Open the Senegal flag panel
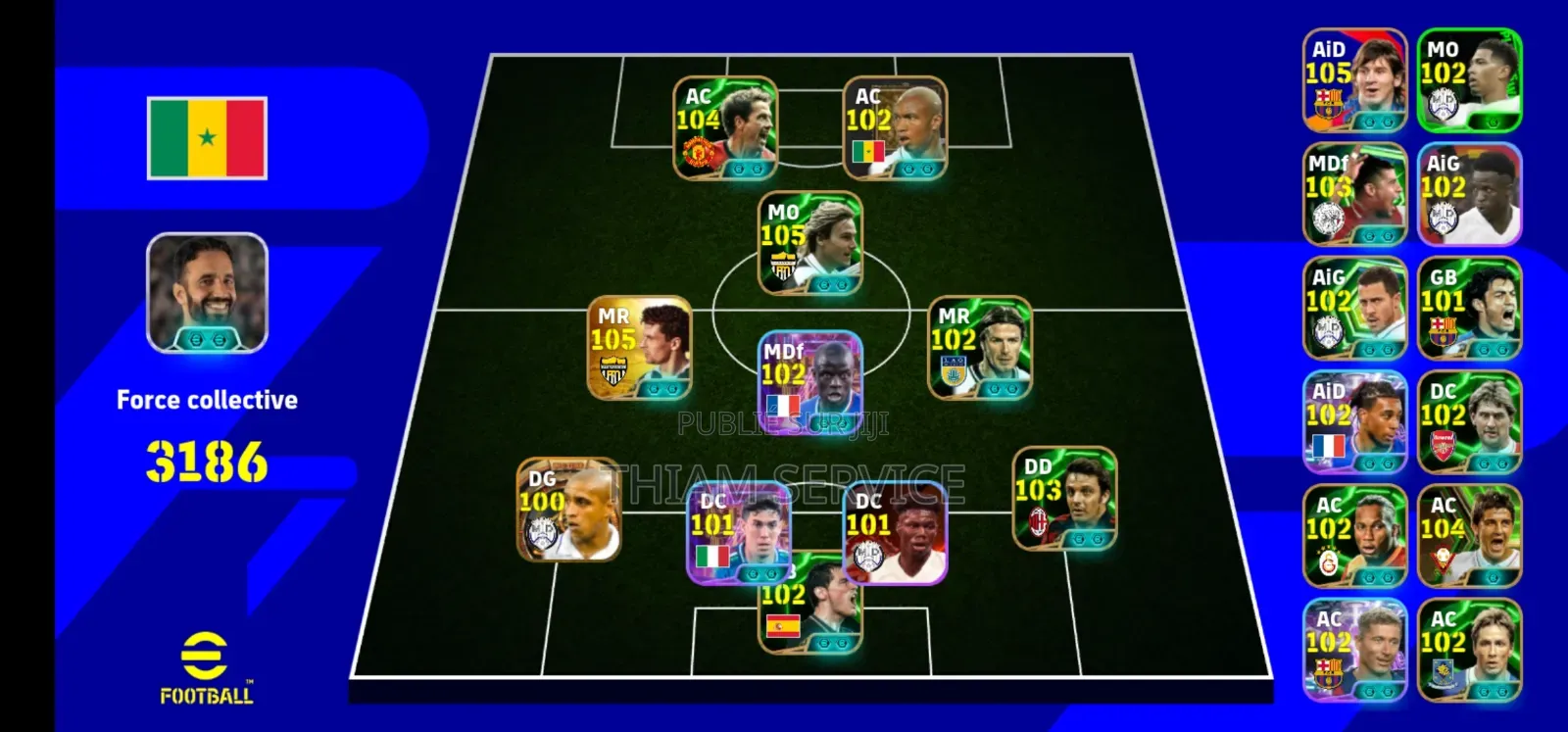Viewport: 1568px width, 732px height. (207, 135)
